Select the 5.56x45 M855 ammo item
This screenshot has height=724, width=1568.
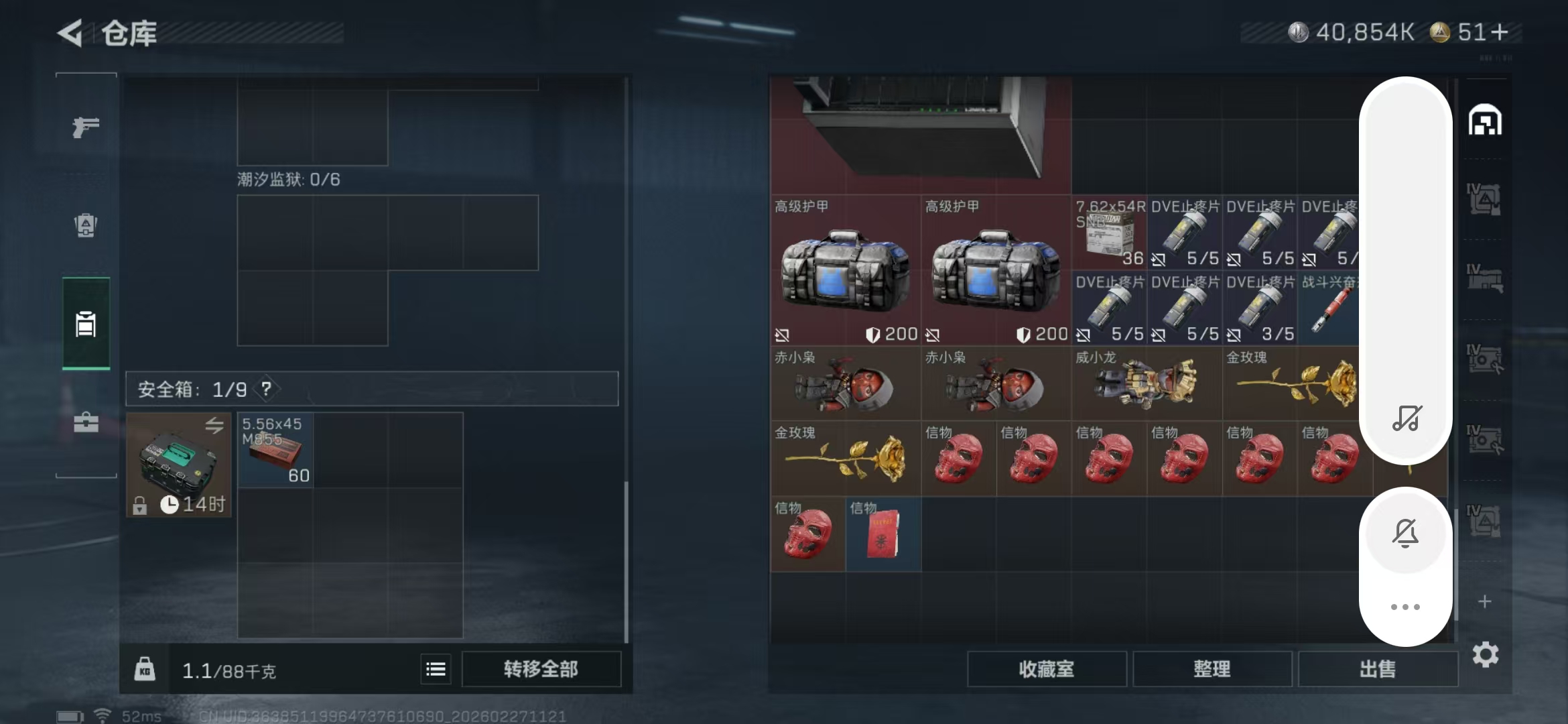click(275, 449)
